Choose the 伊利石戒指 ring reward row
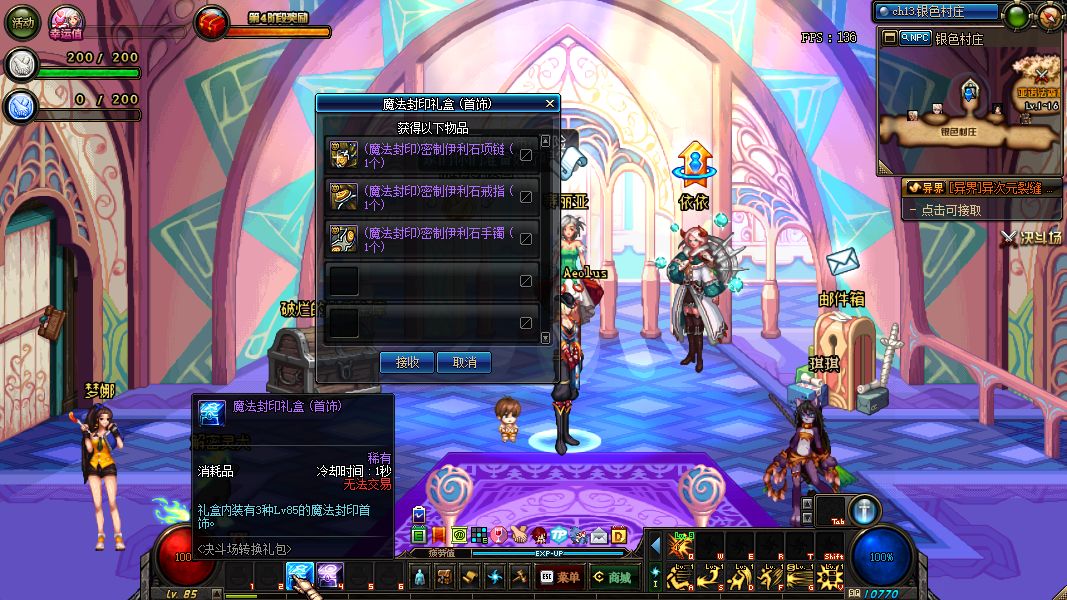The height and width of the screenshot is (600, 1067). (432, 197)
